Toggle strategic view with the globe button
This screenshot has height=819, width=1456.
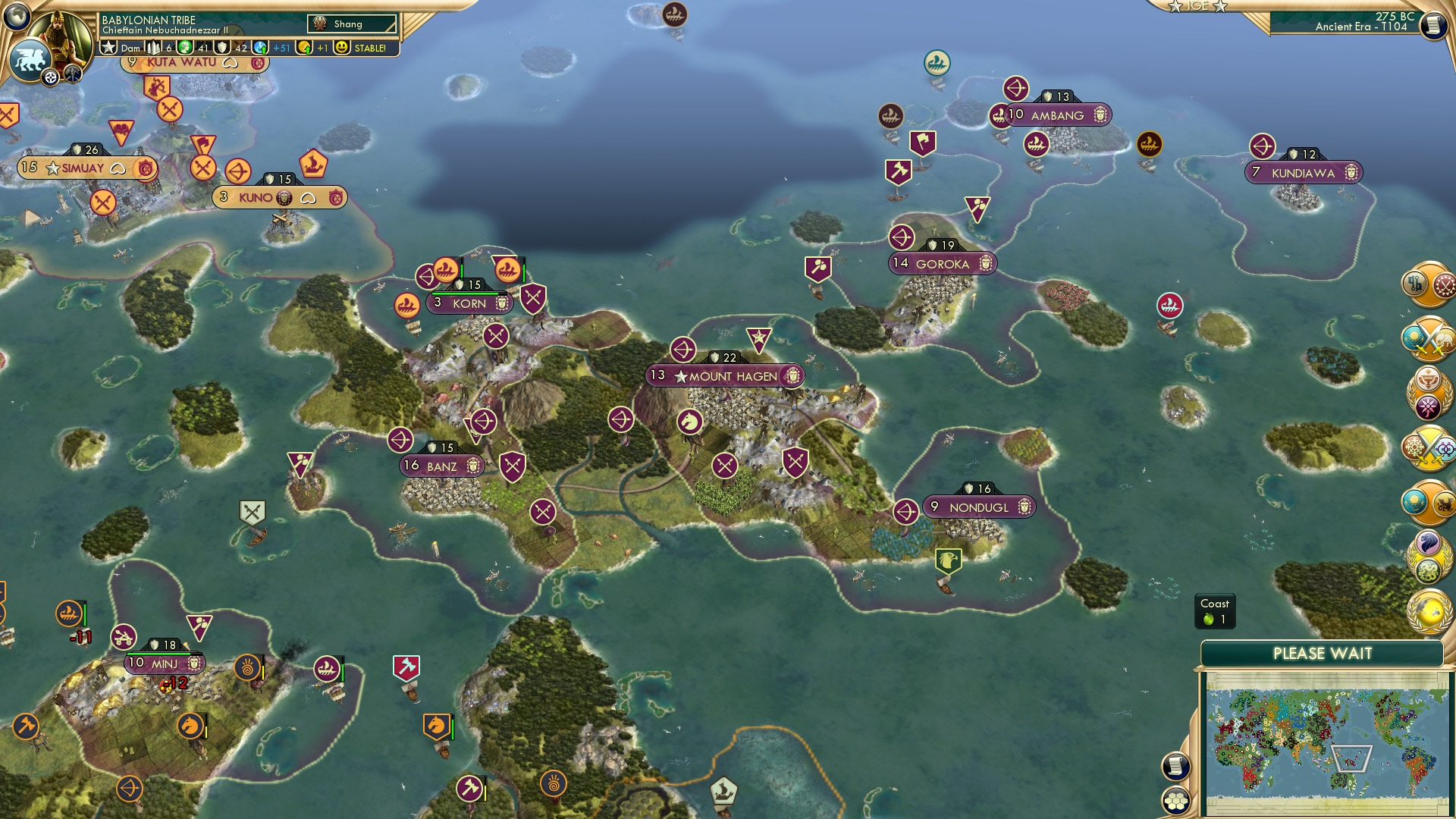pos(15,17)
